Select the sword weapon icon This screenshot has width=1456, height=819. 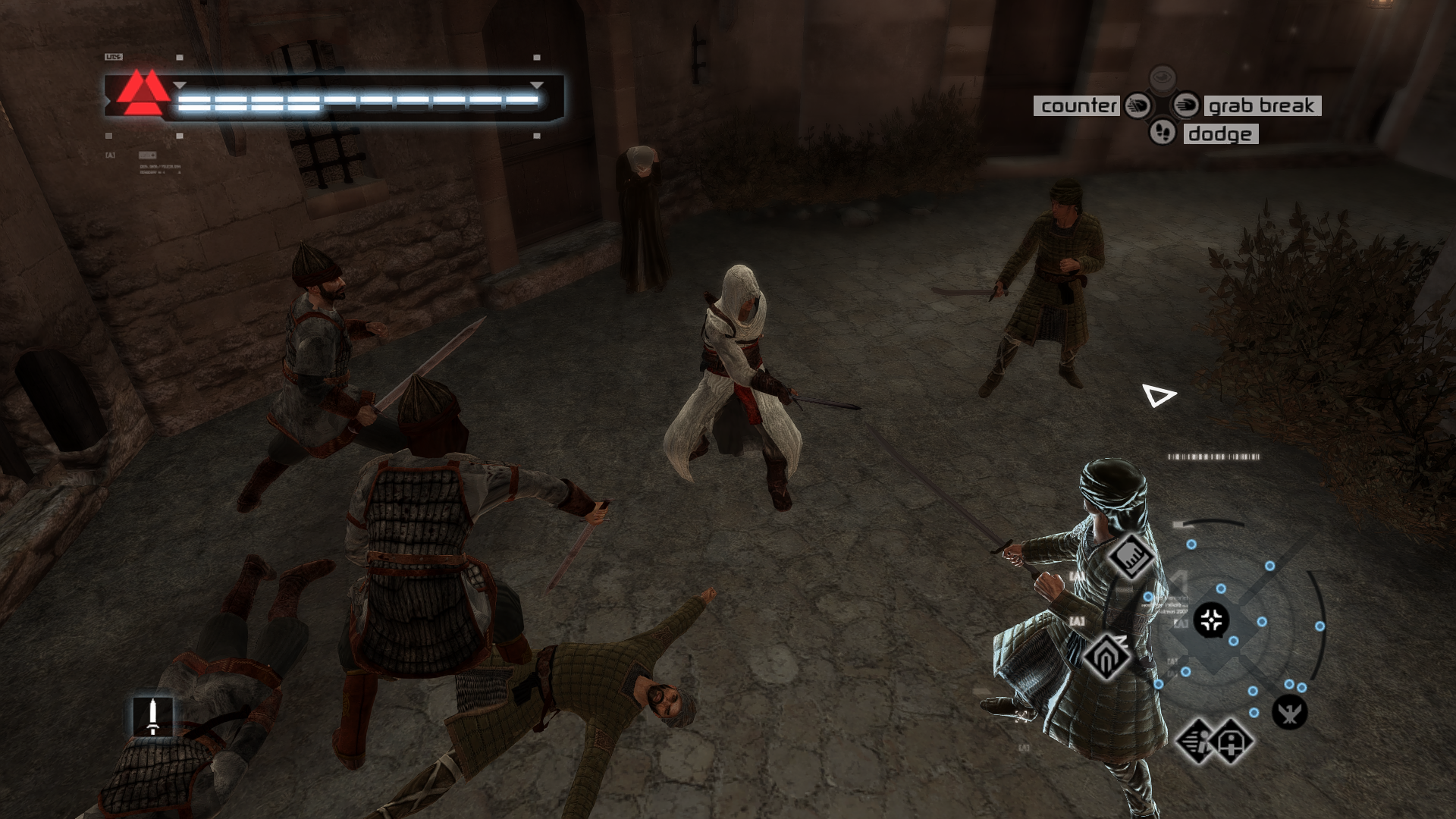152,716
